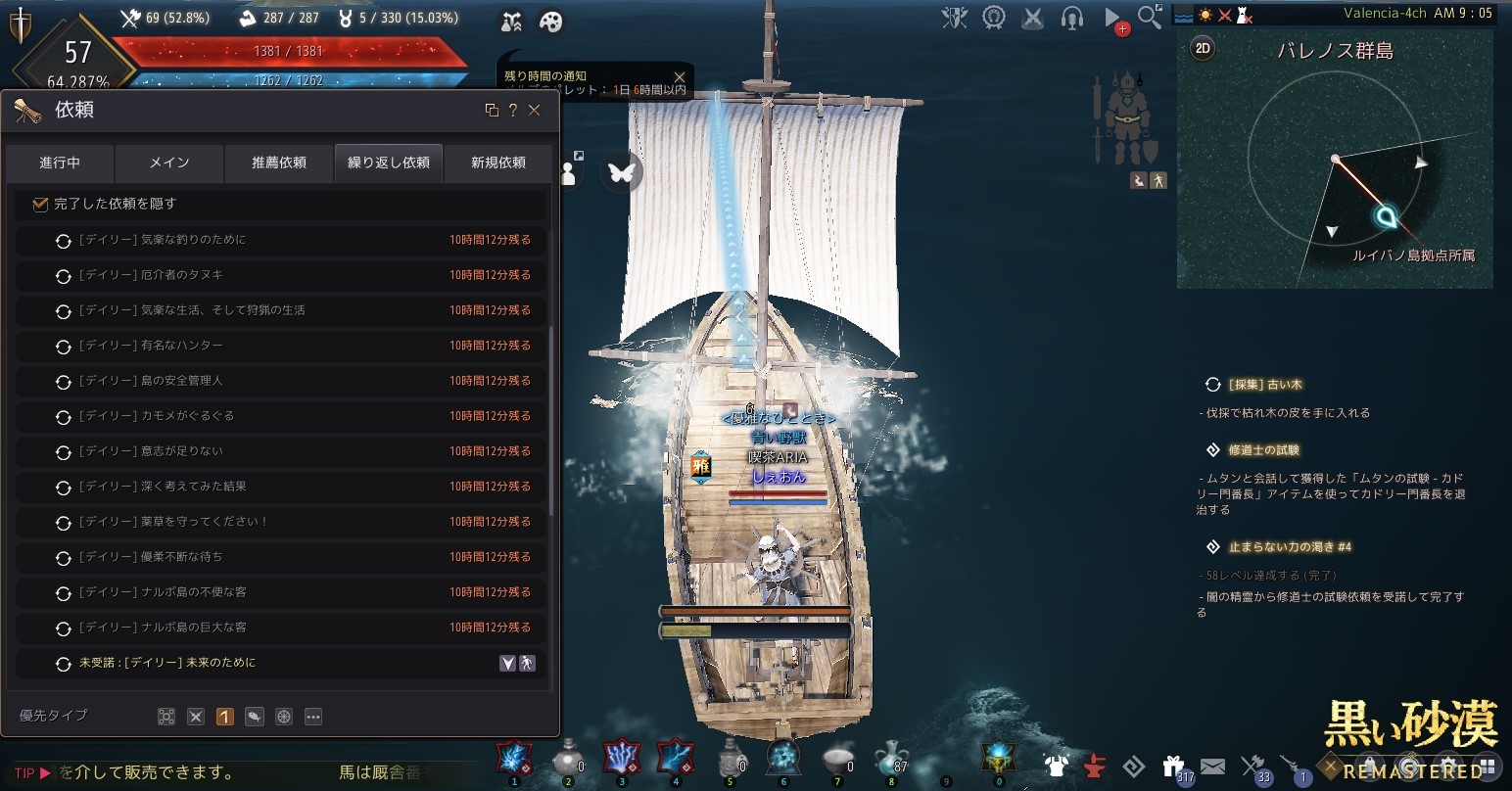Switch to the 進行中 tab
The height and width of the screenshot is (791, 1512).
(60, 163)
